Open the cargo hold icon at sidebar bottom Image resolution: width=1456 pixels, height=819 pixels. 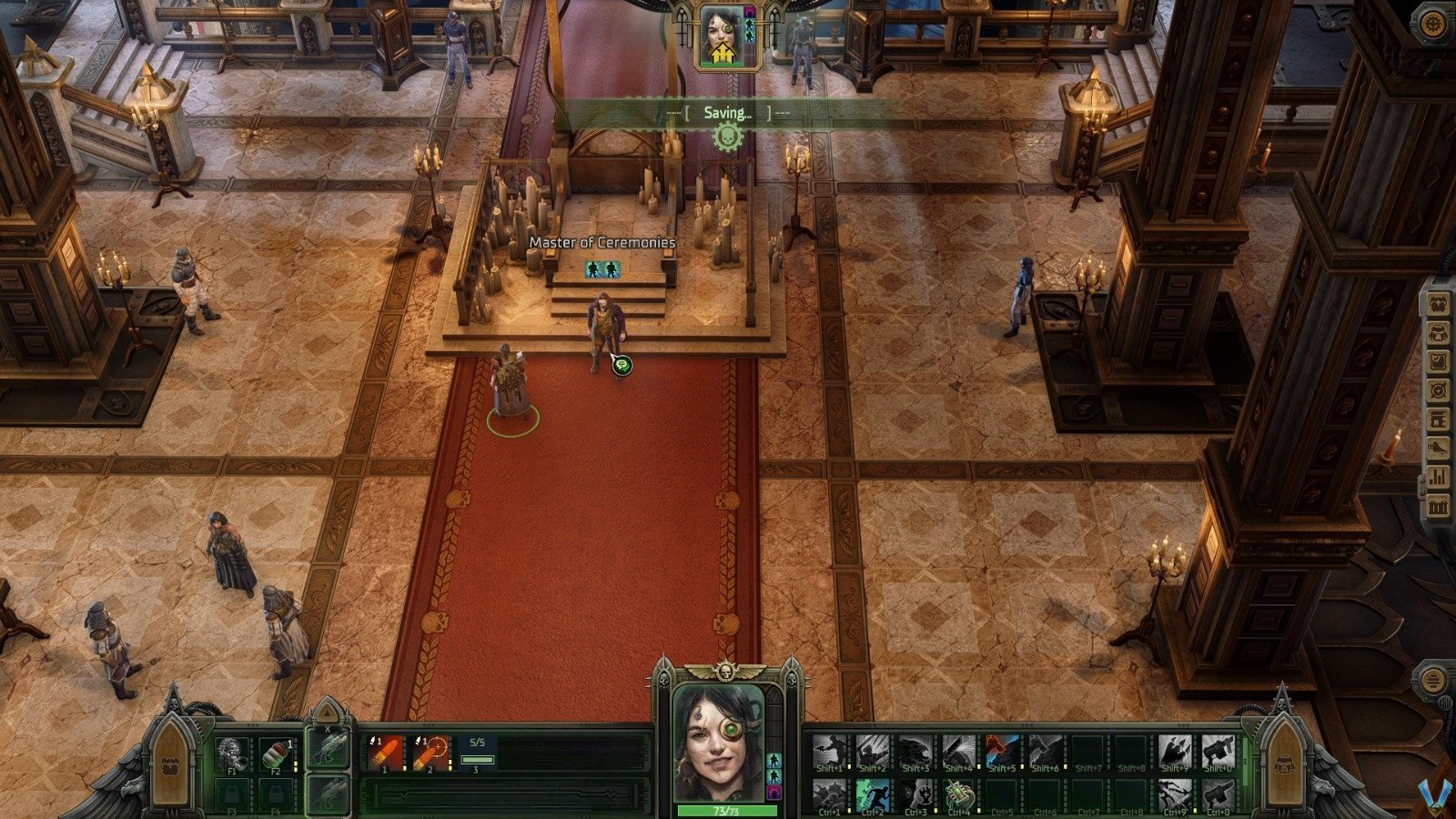(x=1436, y=507)
